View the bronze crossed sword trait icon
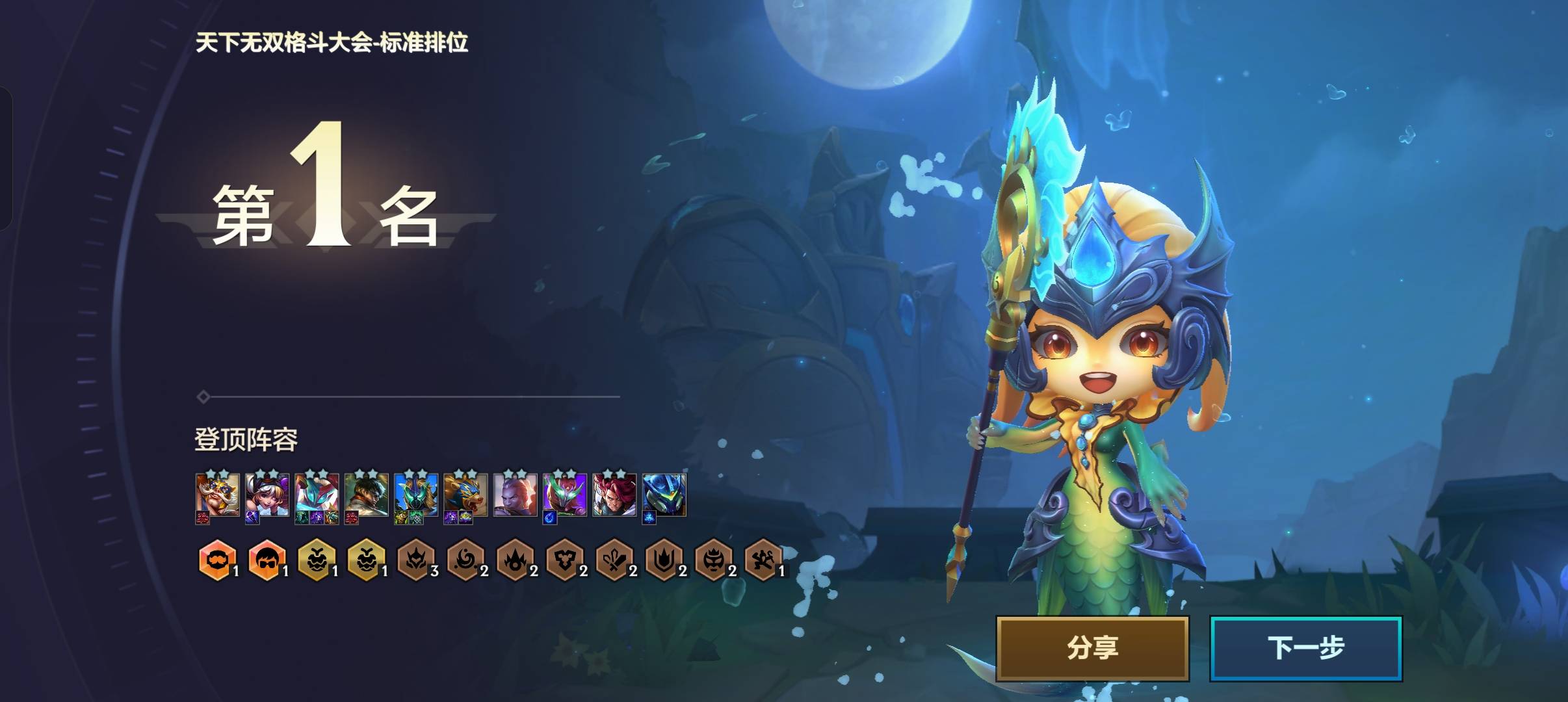Image resolution: width=1568 pixels, height=702 pixels. coord(614,559)
